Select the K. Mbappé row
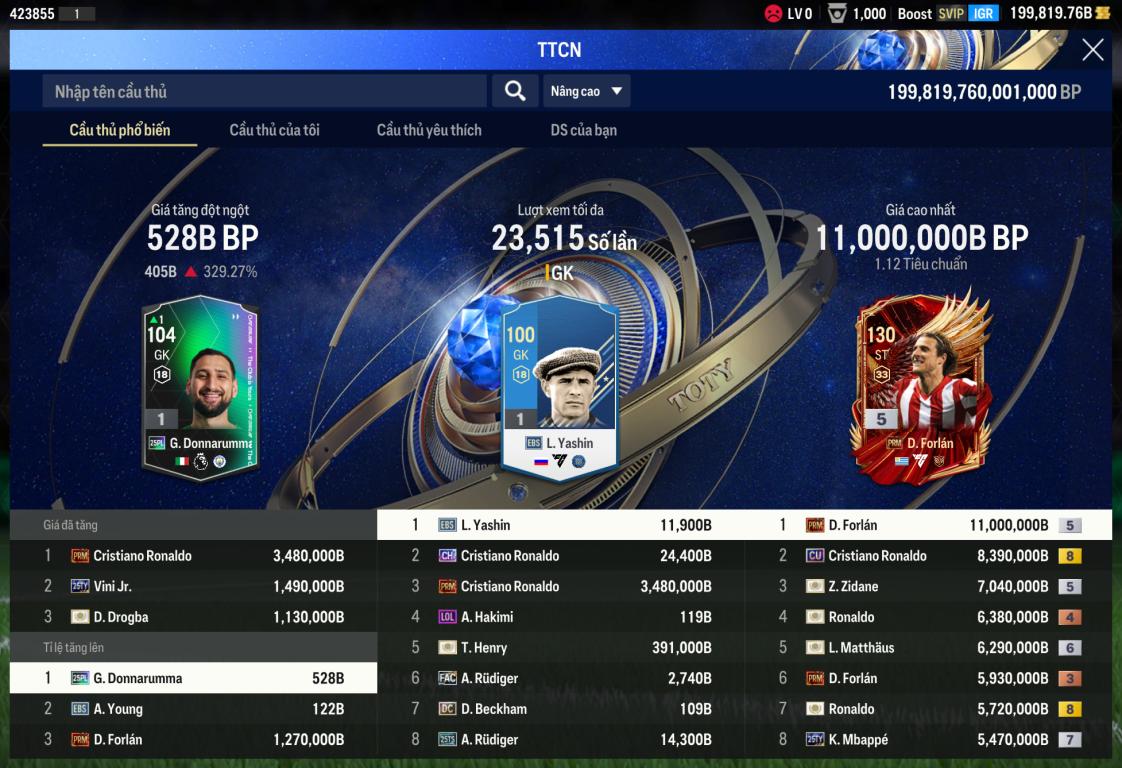Image resolution: width=1122 pixels, height=768 pixels. click(x=928, y=740)
